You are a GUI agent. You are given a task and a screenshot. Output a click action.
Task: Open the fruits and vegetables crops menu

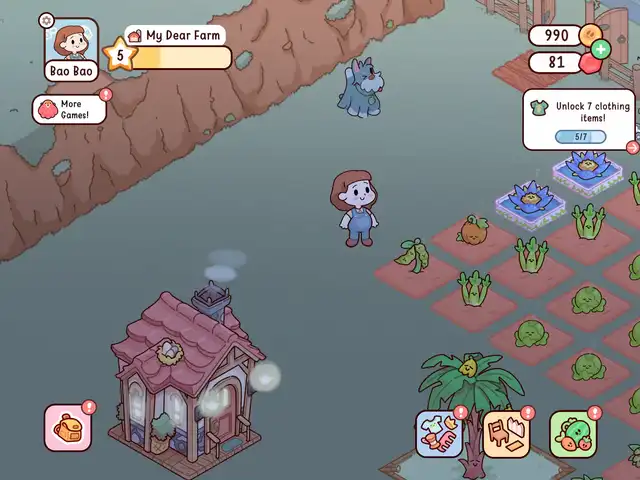[x=573, y=435]
